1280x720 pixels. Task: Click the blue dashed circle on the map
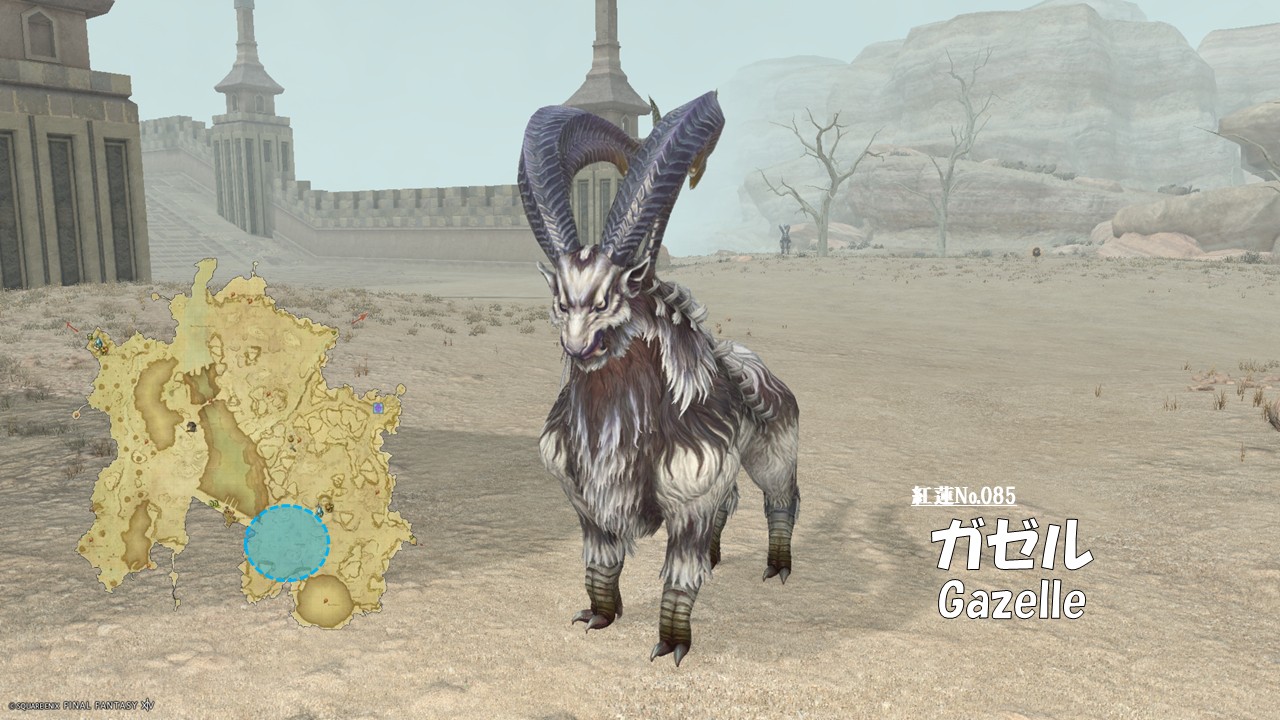[287, 543]
